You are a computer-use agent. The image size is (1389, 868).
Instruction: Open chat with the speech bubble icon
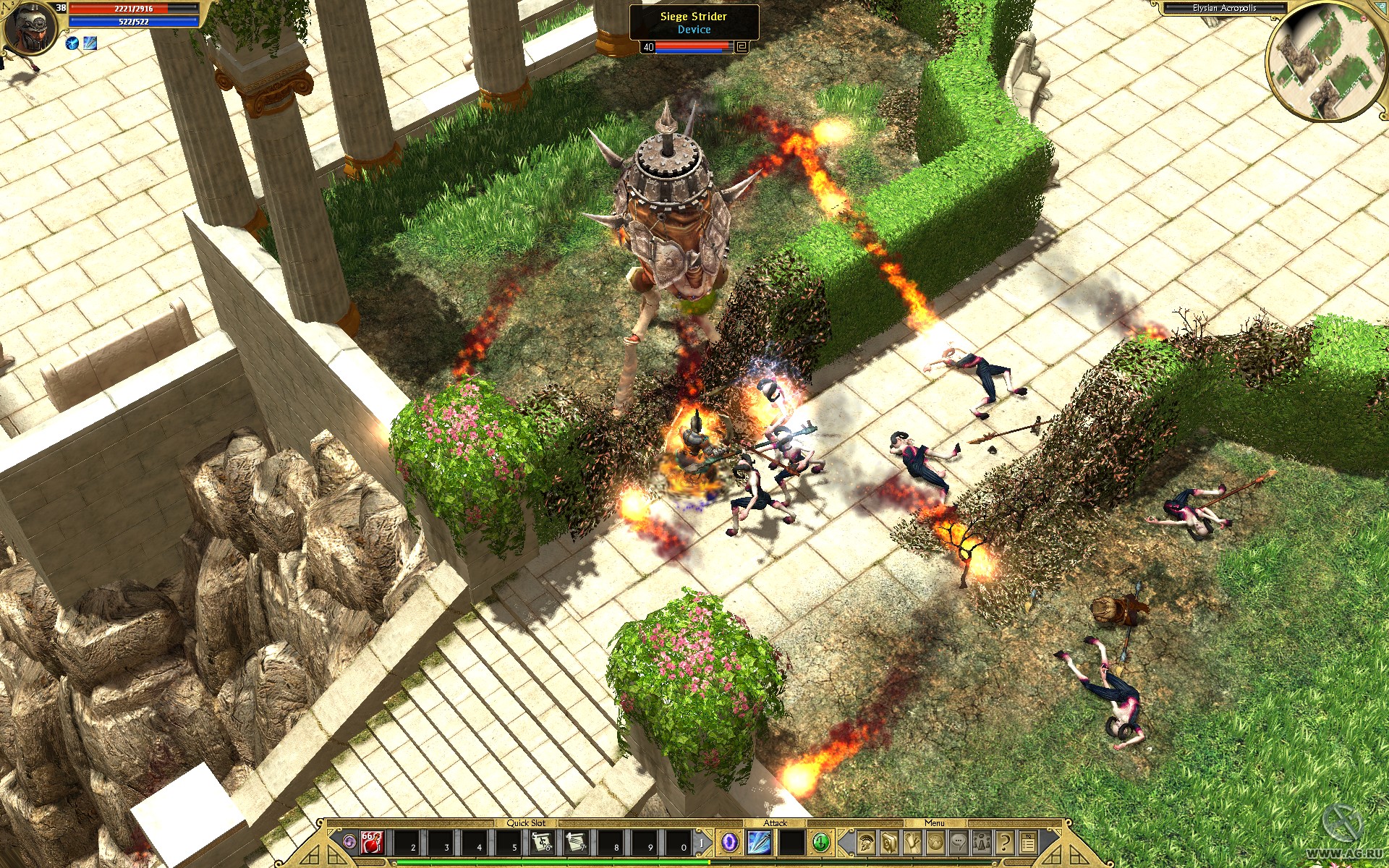pos(958,843)
